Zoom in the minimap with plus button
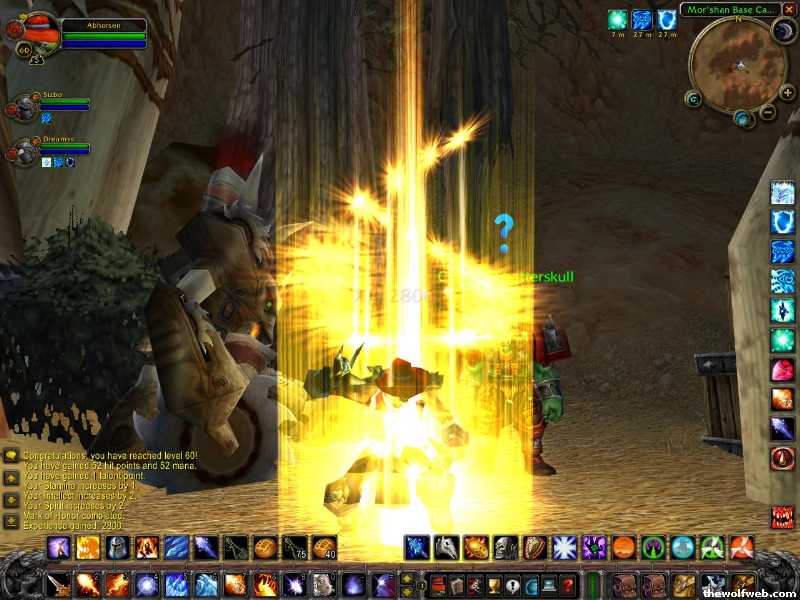 click(787, 92)
